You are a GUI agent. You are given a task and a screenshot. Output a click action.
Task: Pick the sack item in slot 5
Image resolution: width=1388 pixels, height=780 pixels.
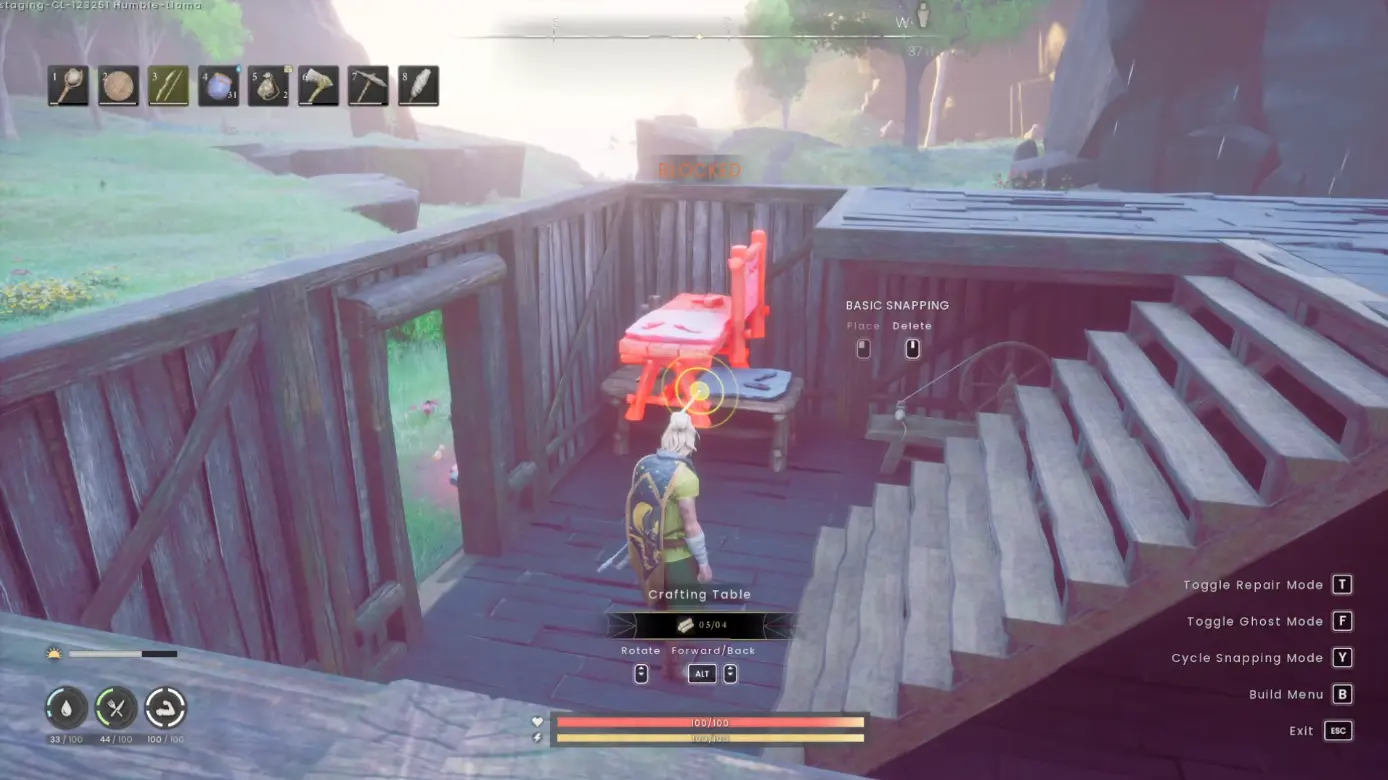(268, 86)
